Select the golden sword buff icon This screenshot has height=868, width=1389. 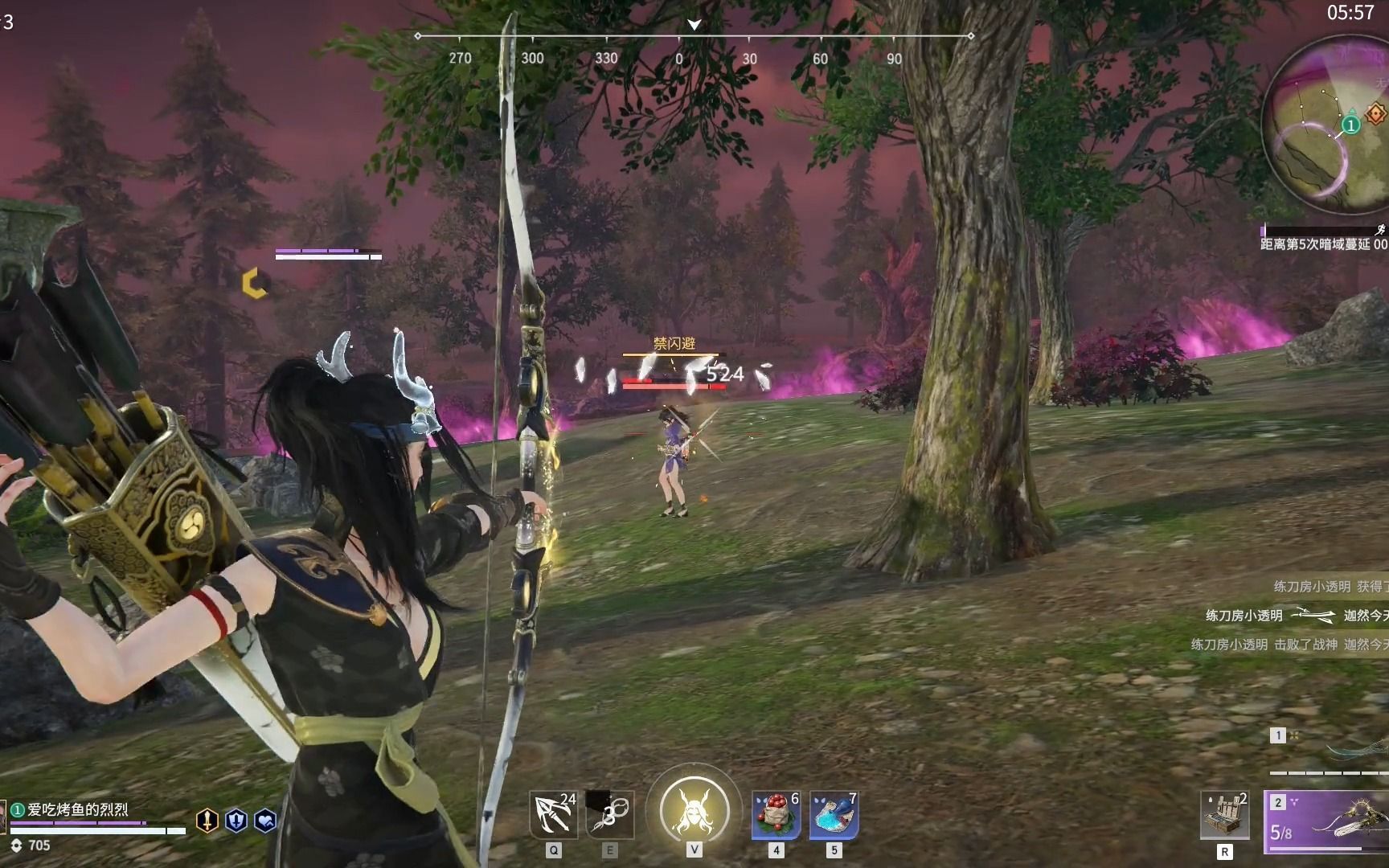tap(207, 820)
